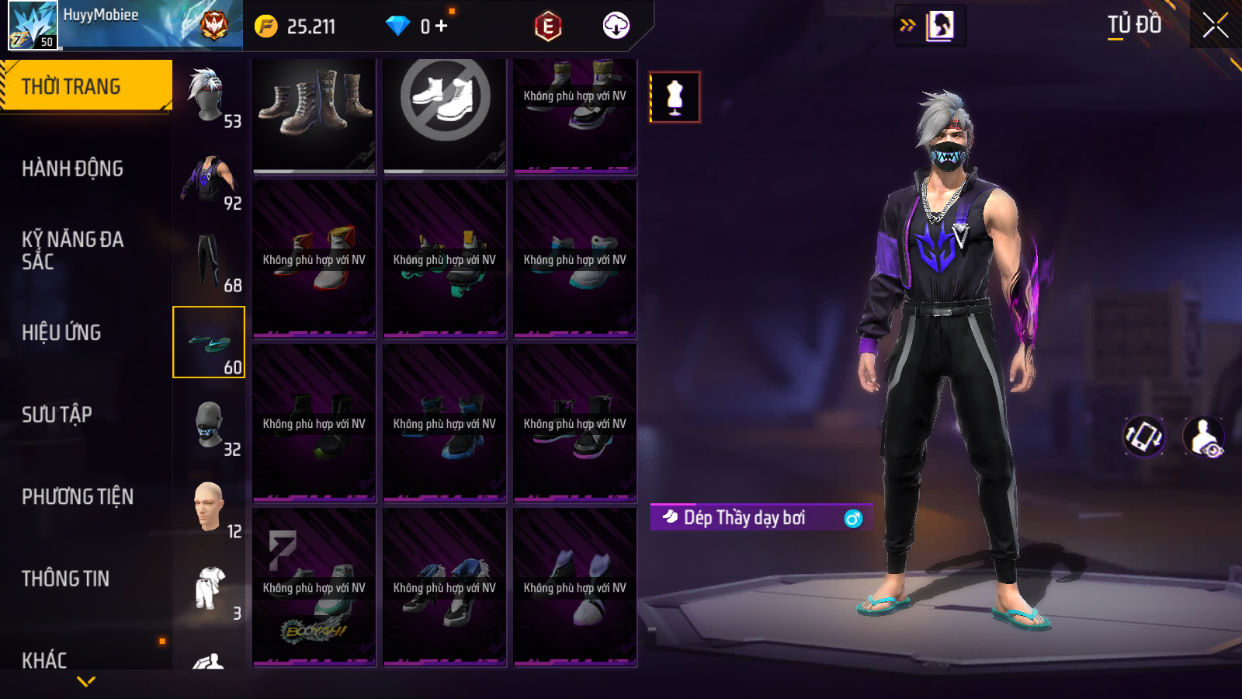Select the THỜI TRANG menu tab
1242x699 pixels.
(85, 86)
